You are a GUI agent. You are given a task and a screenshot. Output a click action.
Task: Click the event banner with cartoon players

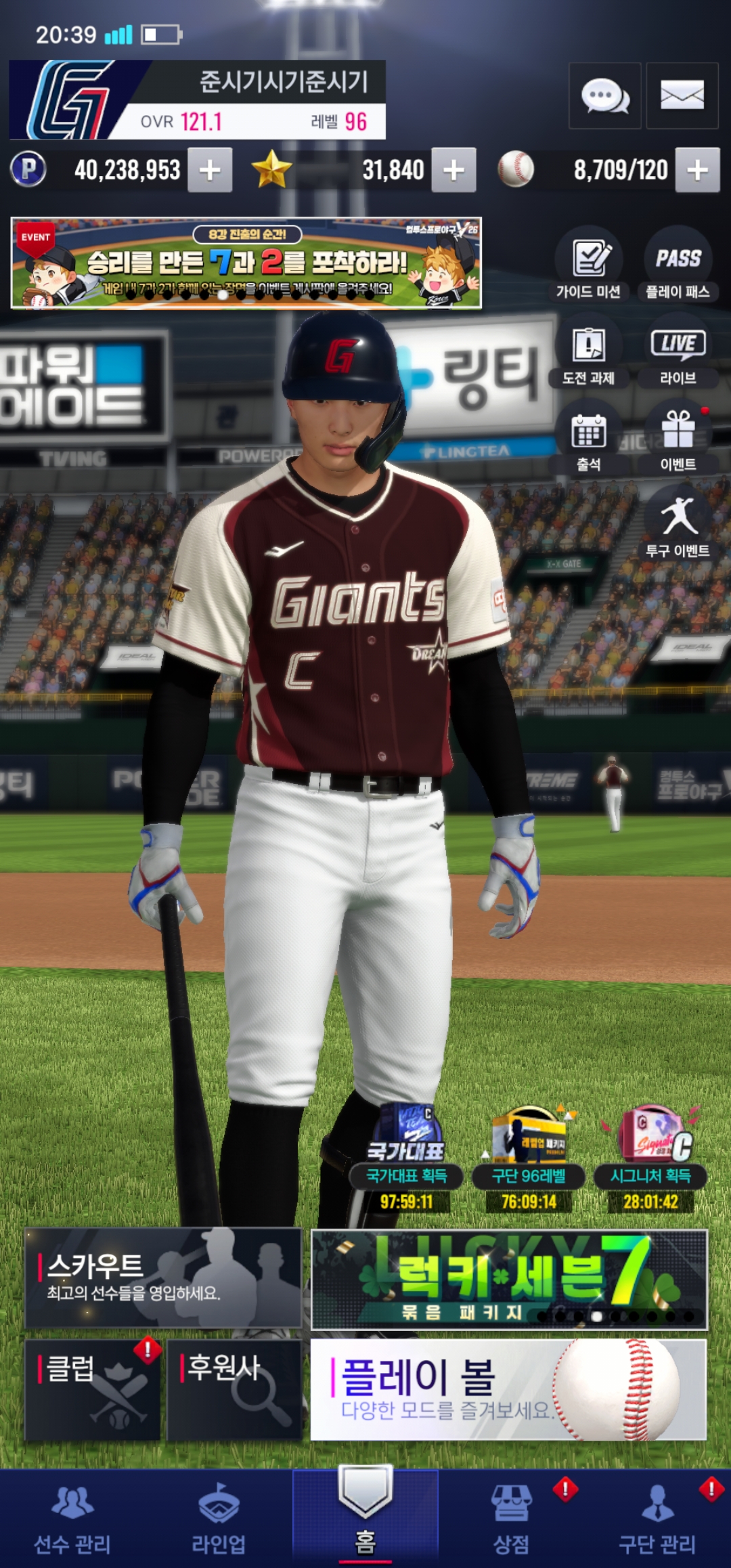point(246,263)
